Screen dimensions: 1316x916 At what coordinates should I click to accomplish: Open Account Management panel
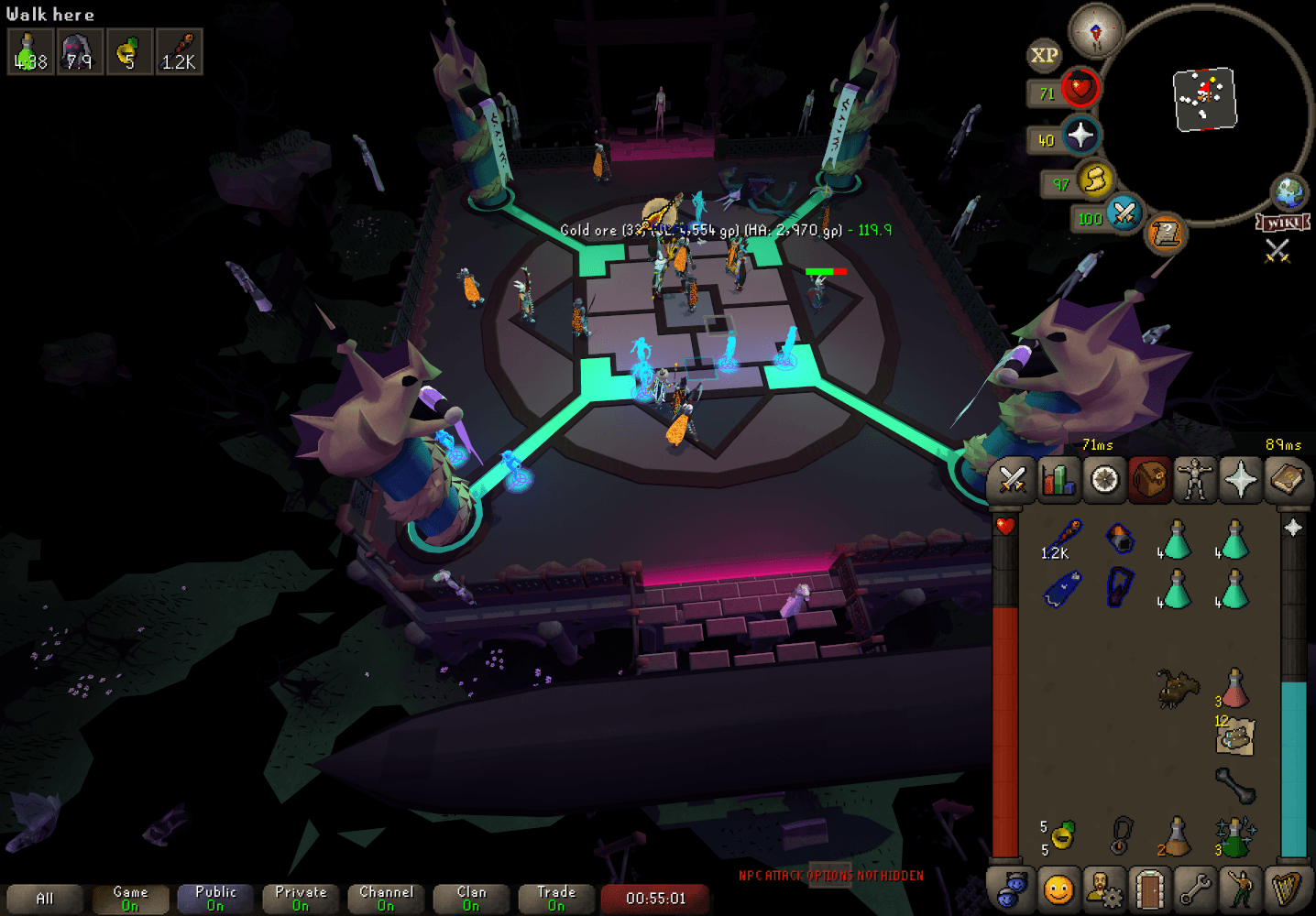coord(1104,889)
